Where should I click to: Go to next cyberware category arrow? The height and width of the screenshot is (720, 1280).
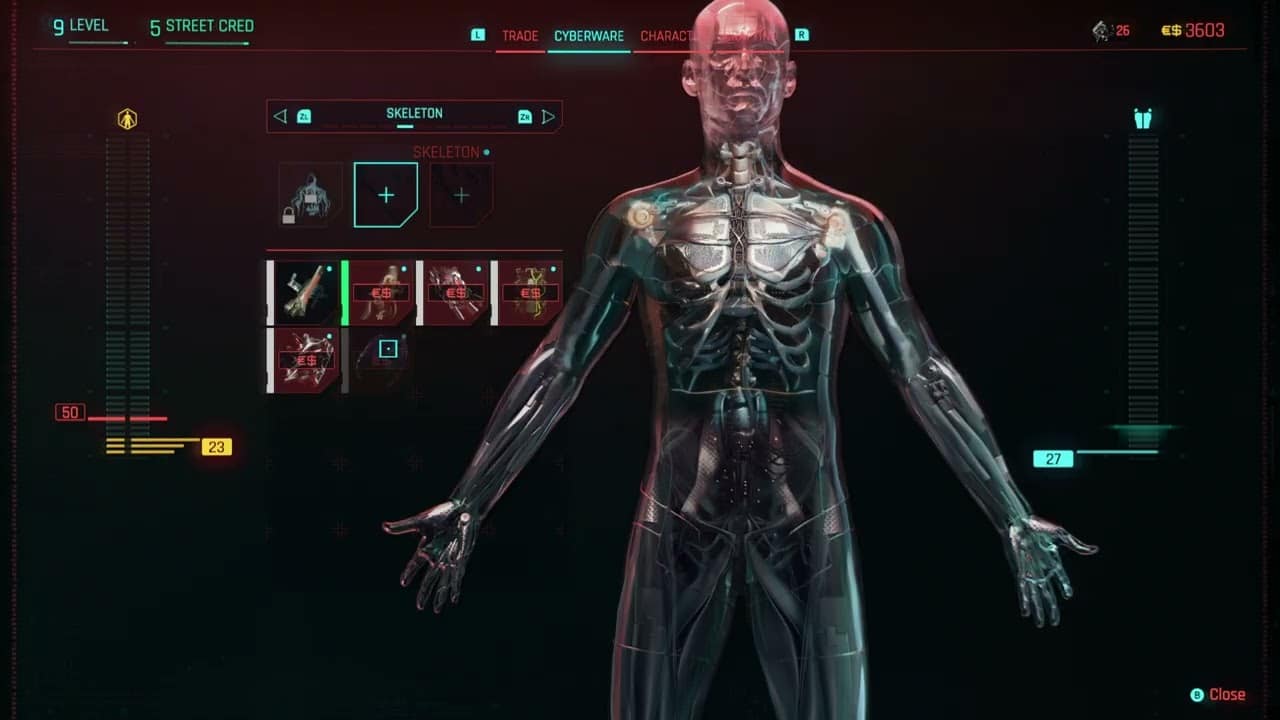coord(548,116)
